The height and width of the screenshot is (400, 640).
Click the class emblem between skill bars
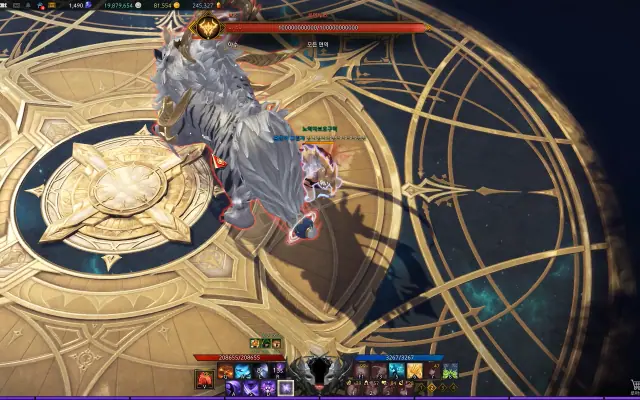[x=320, y=372]
